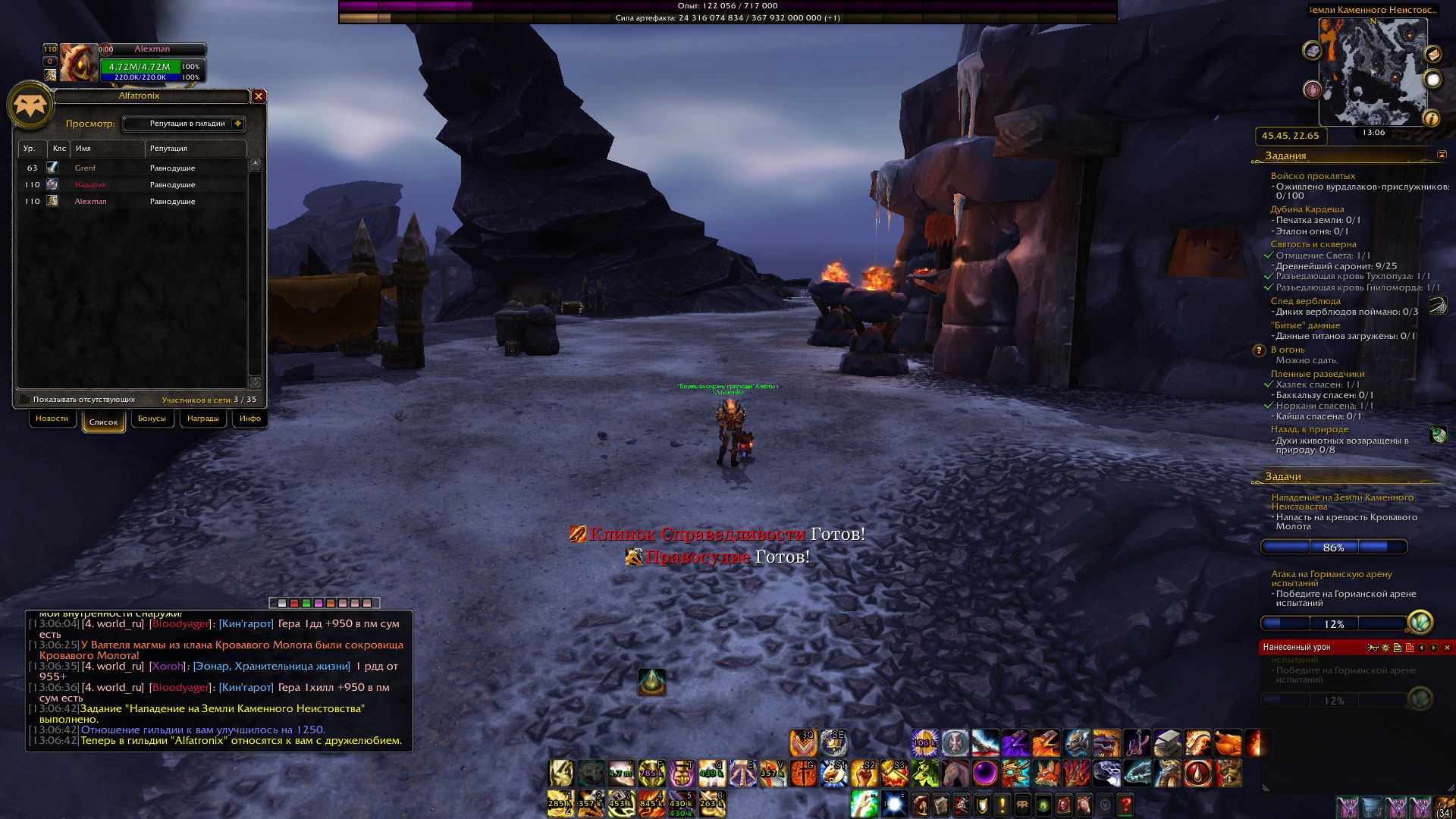Close the «Нанесенный урон» damage meter window
This screenshot has width=1456, height=819.
[1447, 648]
